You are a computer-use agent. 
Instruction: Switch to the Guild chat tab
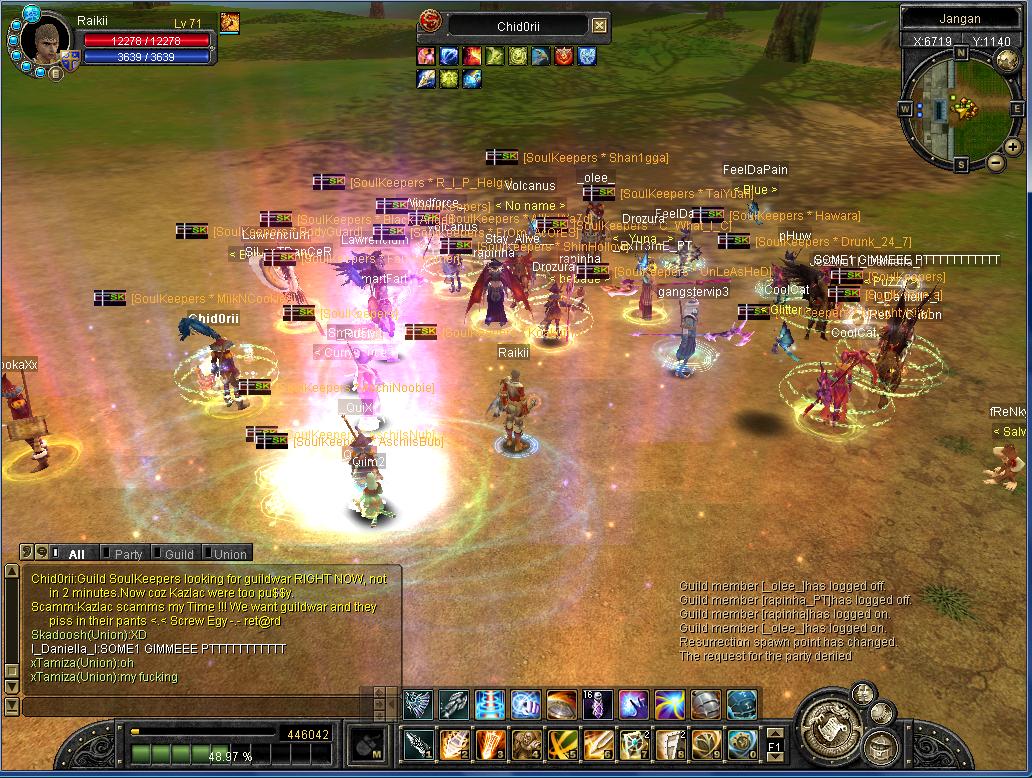tap(178, 553)
